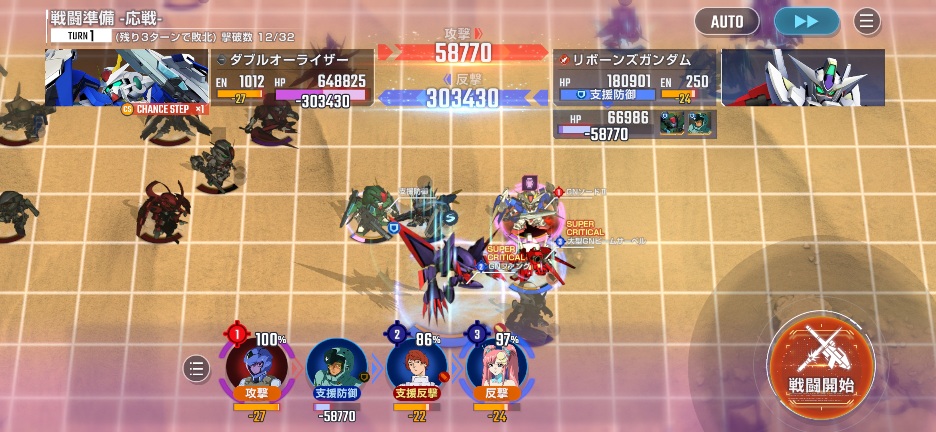View the ダブルオーライザー unit portrait
936x432 pixels.
pyautogui.click(x=126, y=77)
